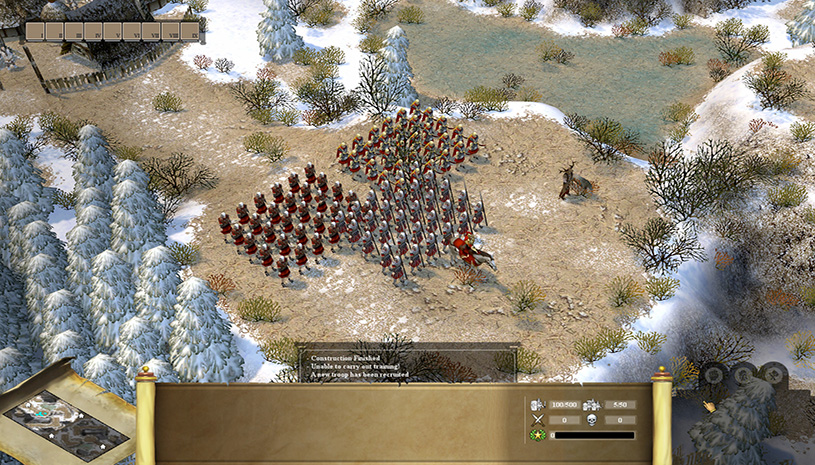The height and width of the screenshot is (465, 815).
Task: Pick army group slot VIII
Action: point(170,32)
